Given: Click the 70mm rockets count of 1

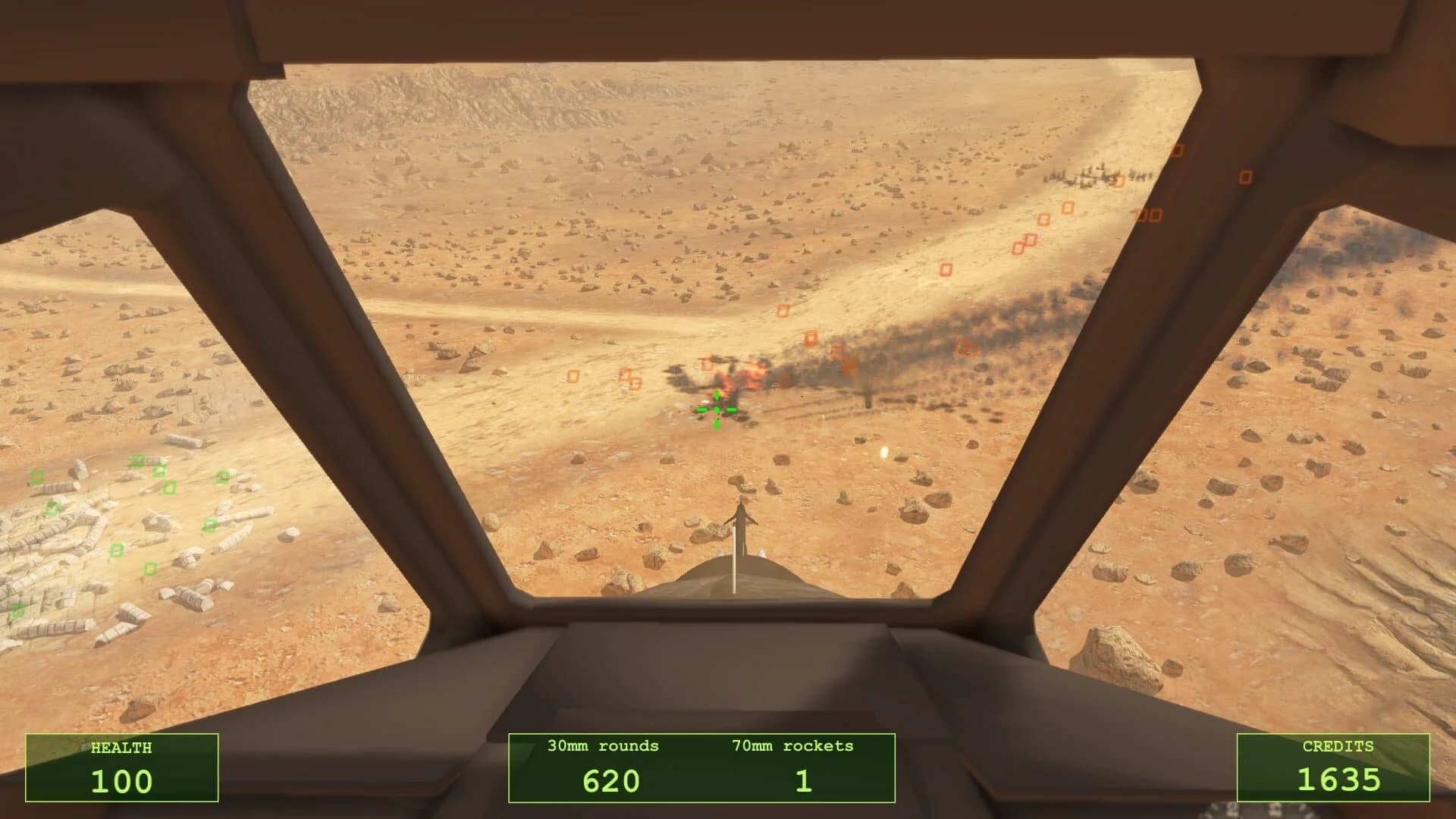Looking at the screenshot, I should (x=805, y=780).
